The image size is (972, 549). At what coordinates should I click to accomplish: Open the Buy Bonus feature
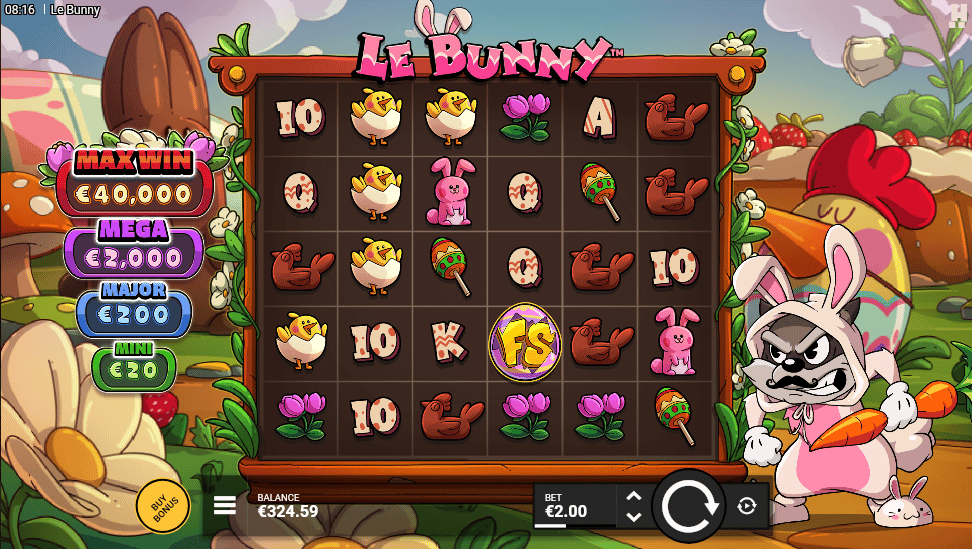tap(163, 506)
